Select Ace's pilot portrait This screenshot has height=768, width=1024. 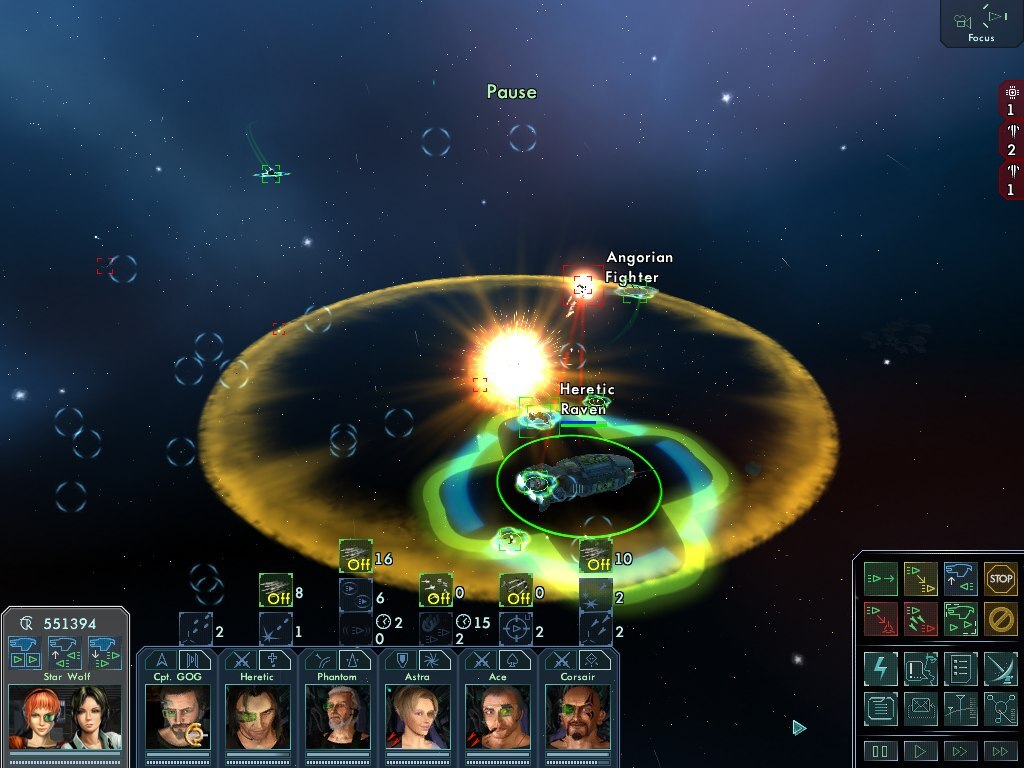(x=497, y=716)
